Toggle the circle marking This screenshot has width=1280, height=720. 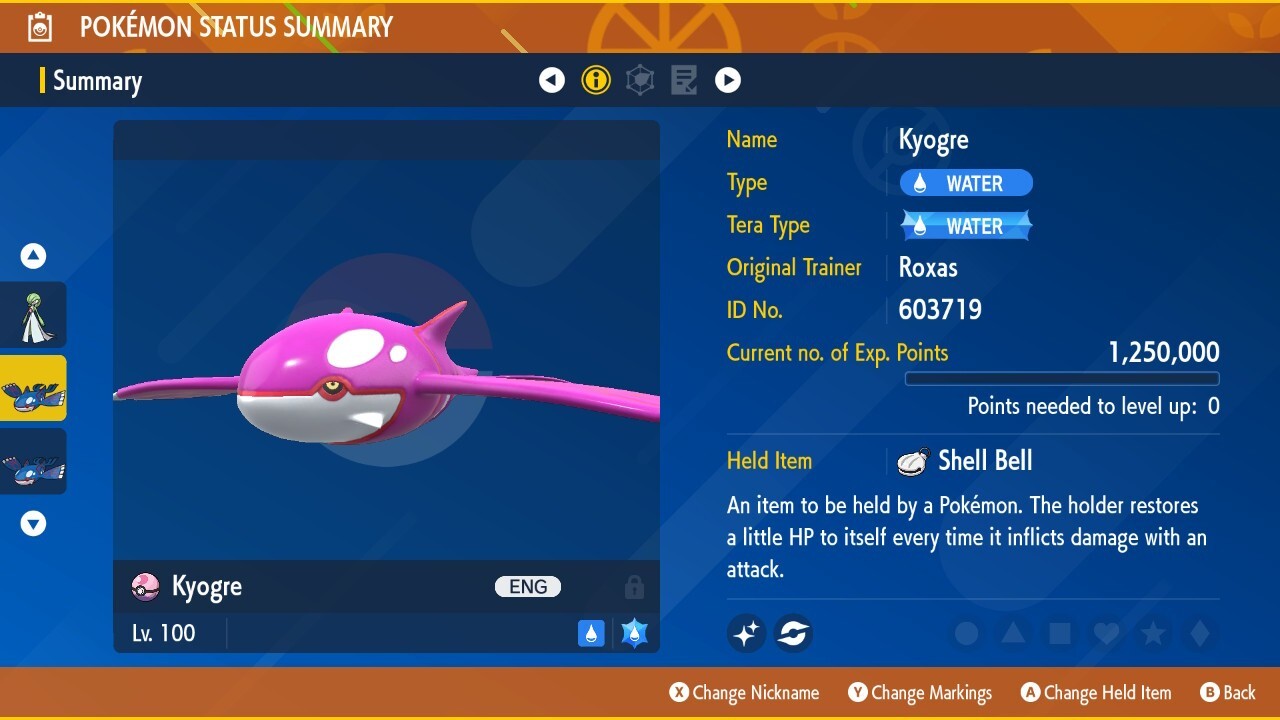tap(966, 633)
